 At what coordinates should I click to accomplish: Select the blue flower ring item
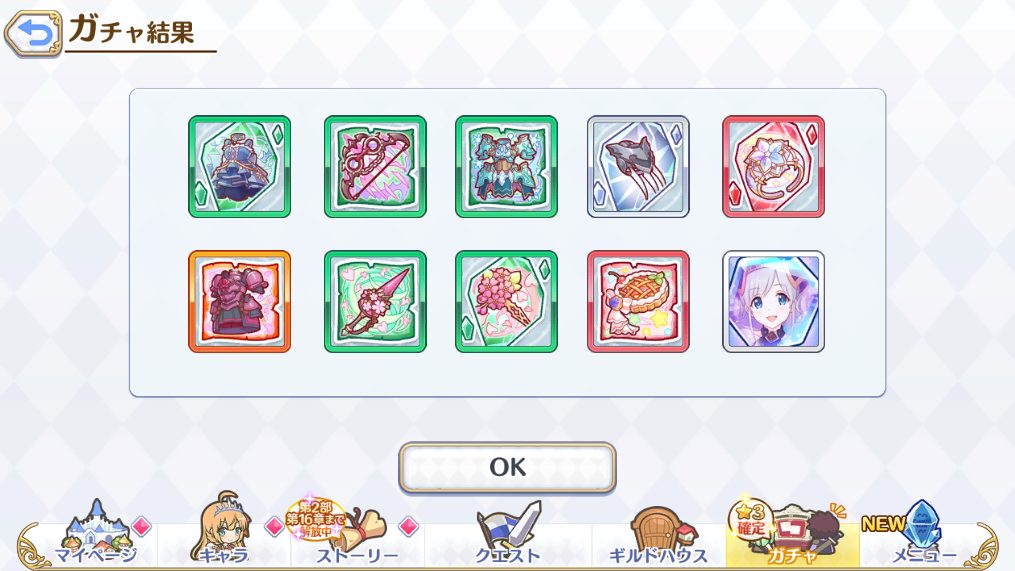point(773,166)
